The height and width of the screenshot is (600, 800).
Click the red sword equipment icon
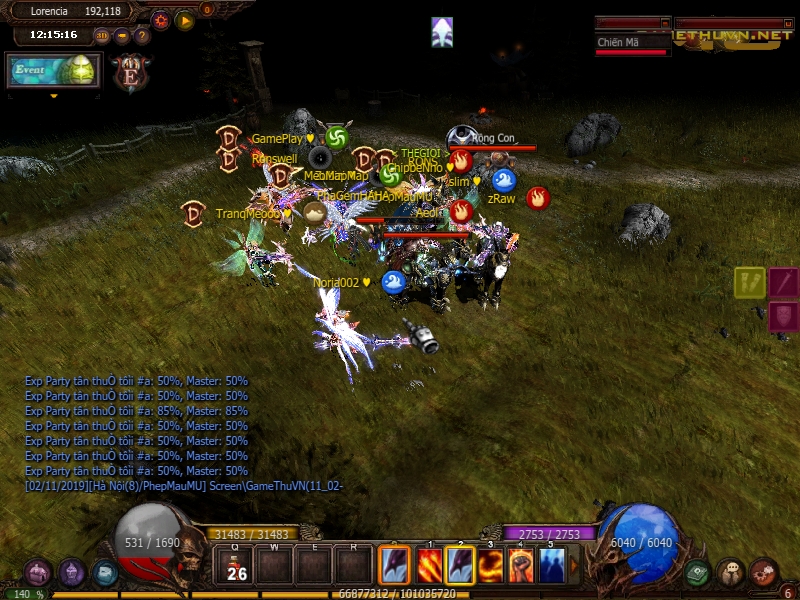coord(783,283)
